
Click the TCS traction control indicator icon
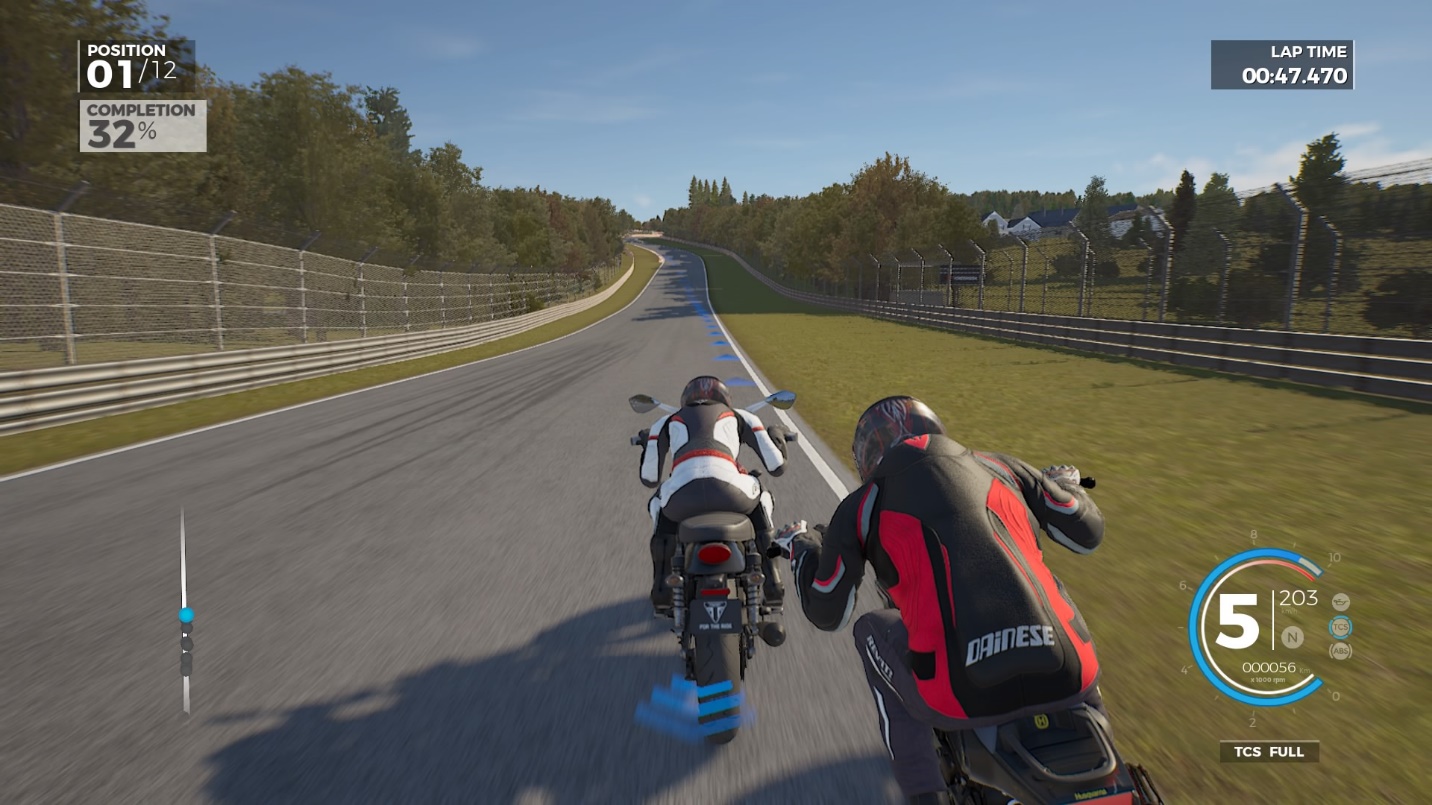[1340, 627]
